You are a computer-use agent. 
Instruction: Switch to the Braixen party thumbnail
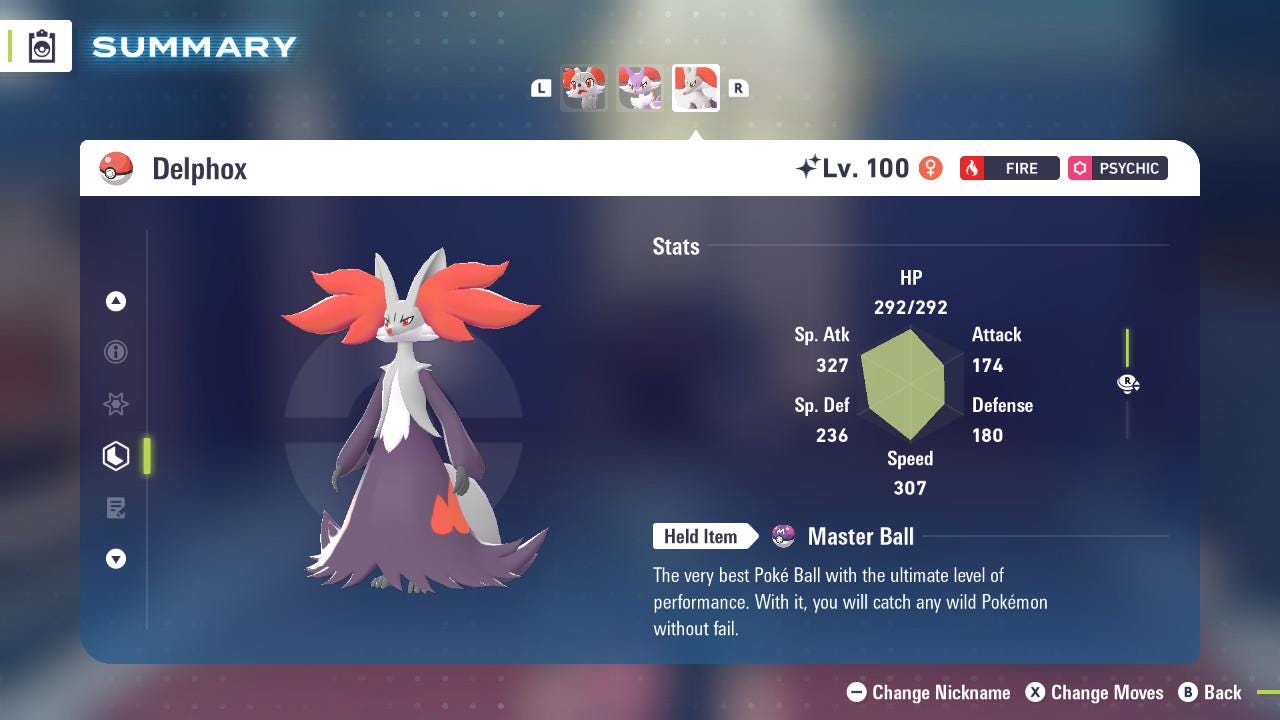(x=640, y=87)
